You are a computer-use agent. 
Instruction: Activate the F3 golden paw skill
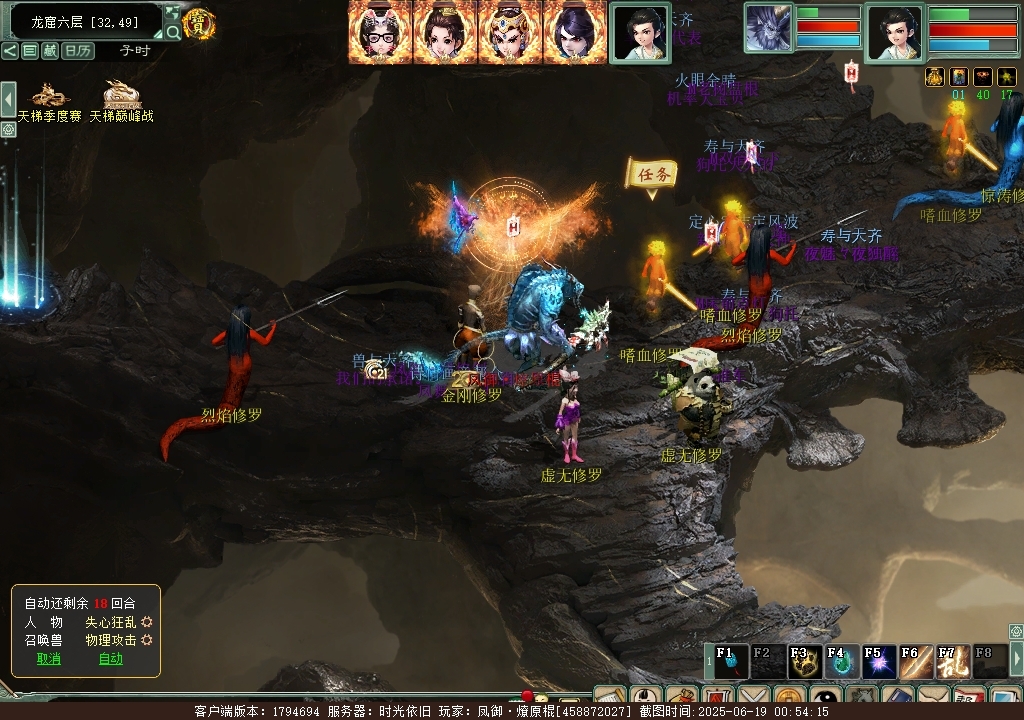point(804,661)
